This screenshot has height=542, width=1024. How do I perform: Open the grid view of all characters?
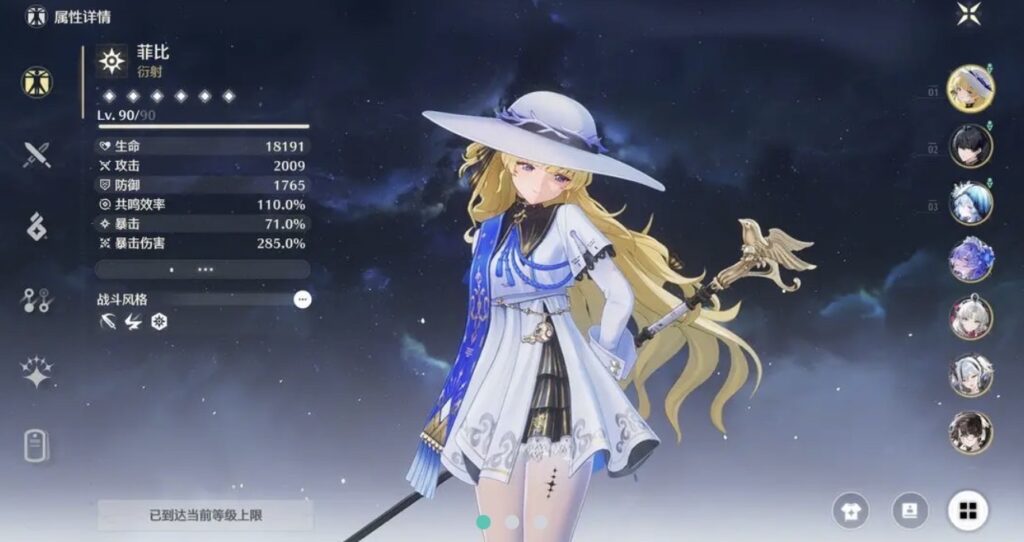967,511
